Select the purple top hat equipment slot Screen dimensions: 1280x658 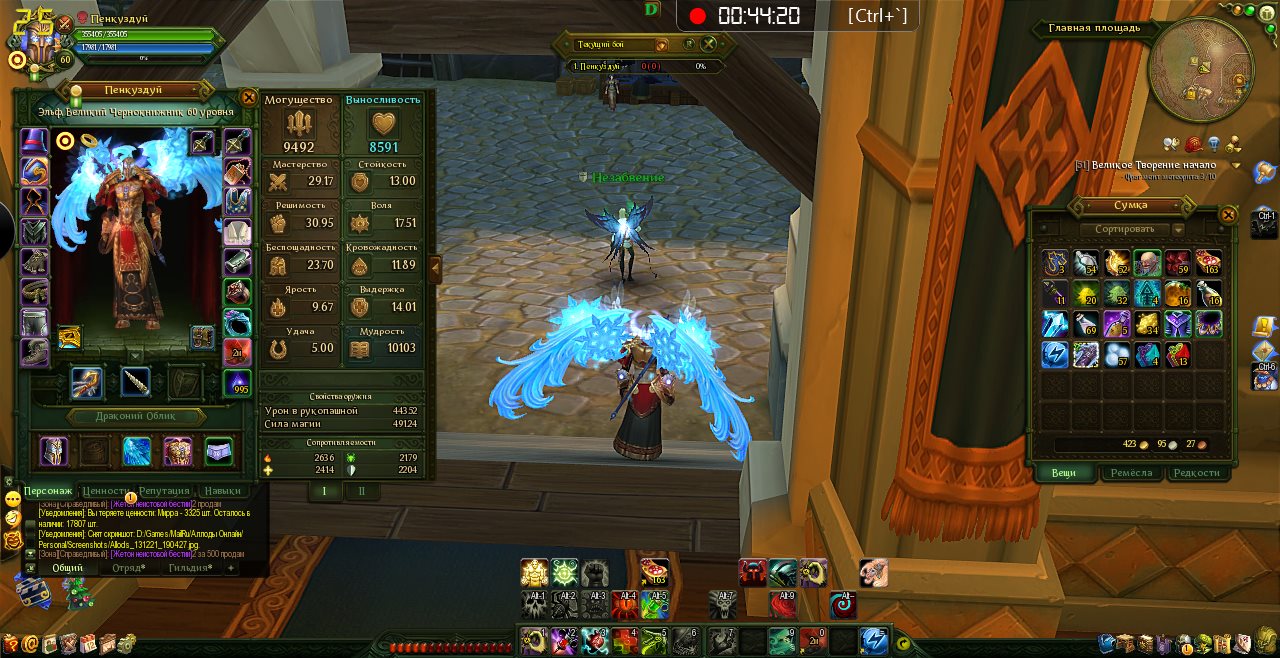[x=35, y=141]
